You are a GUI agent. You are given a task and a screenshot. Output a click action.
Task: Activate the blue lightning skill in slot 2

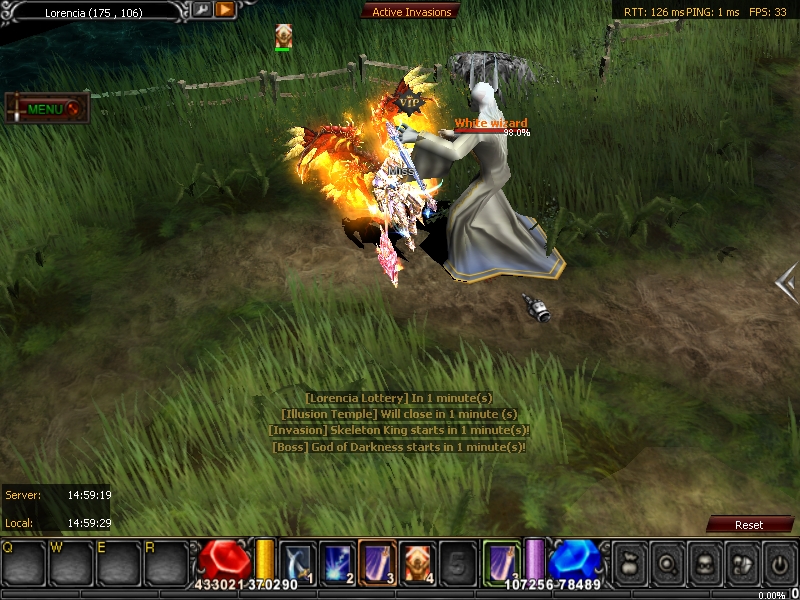pos(336,561)
